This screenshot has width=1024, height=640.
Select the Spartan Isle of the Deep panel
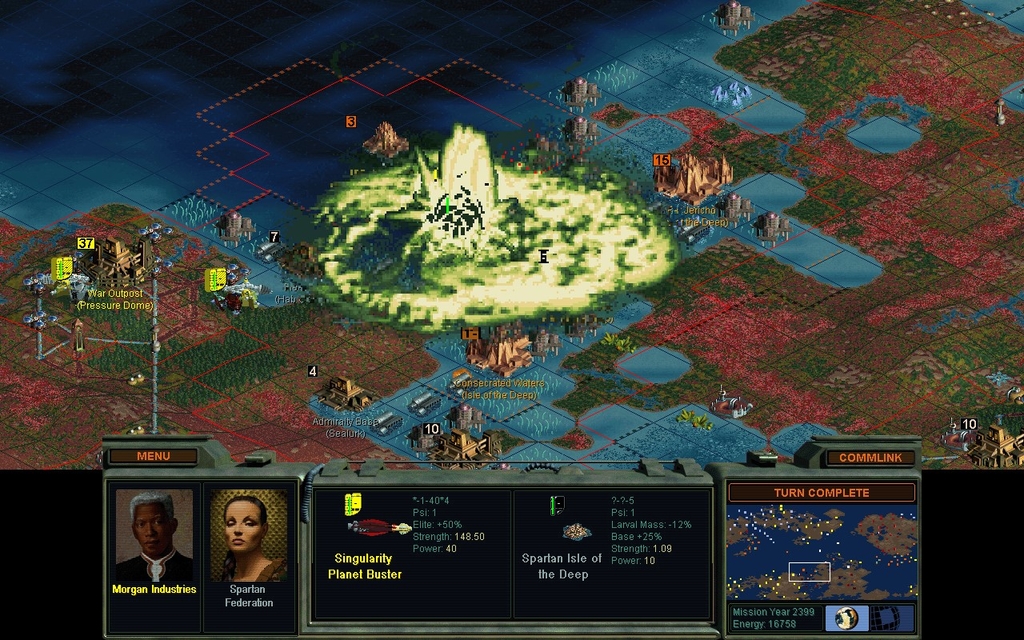(x=612, y=553)
